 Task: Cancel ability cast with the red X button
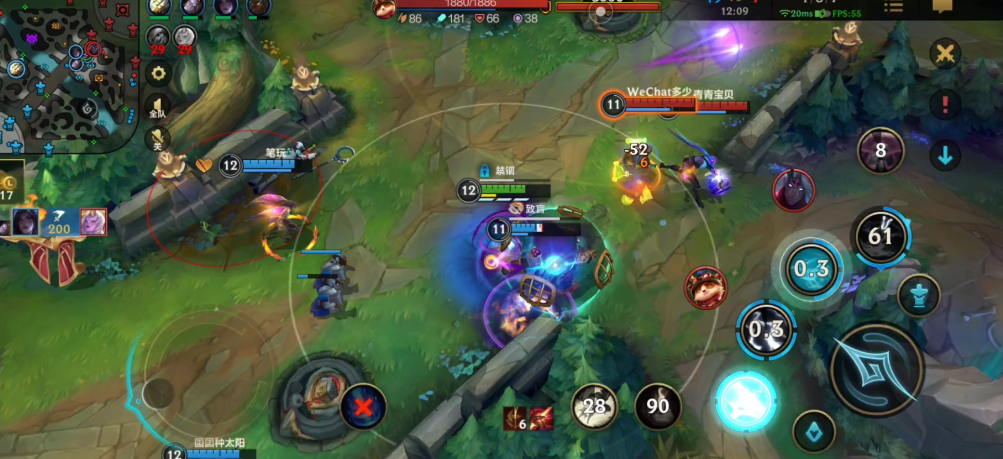click(362, 405)
